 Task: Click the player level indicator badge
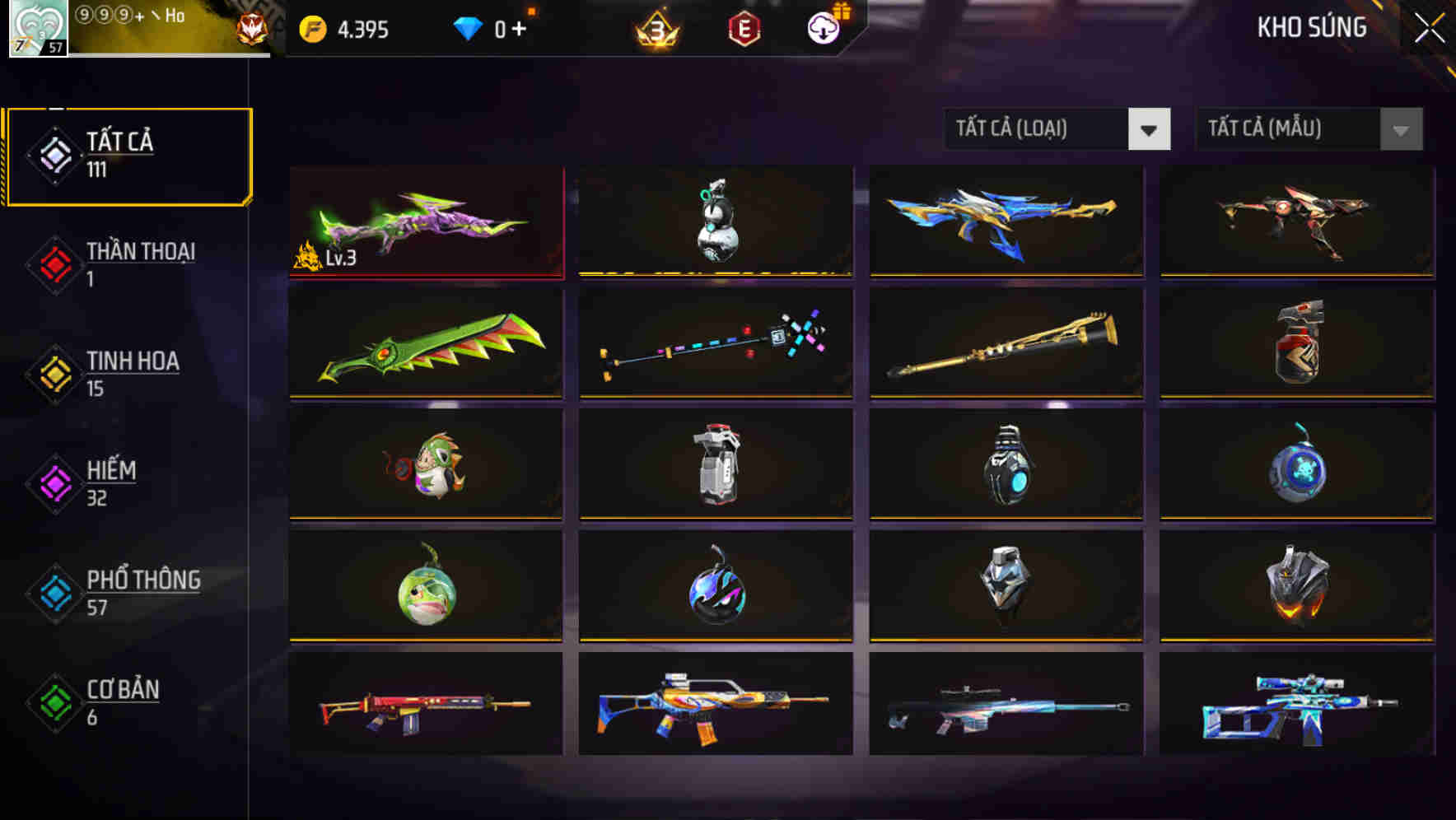51,47
